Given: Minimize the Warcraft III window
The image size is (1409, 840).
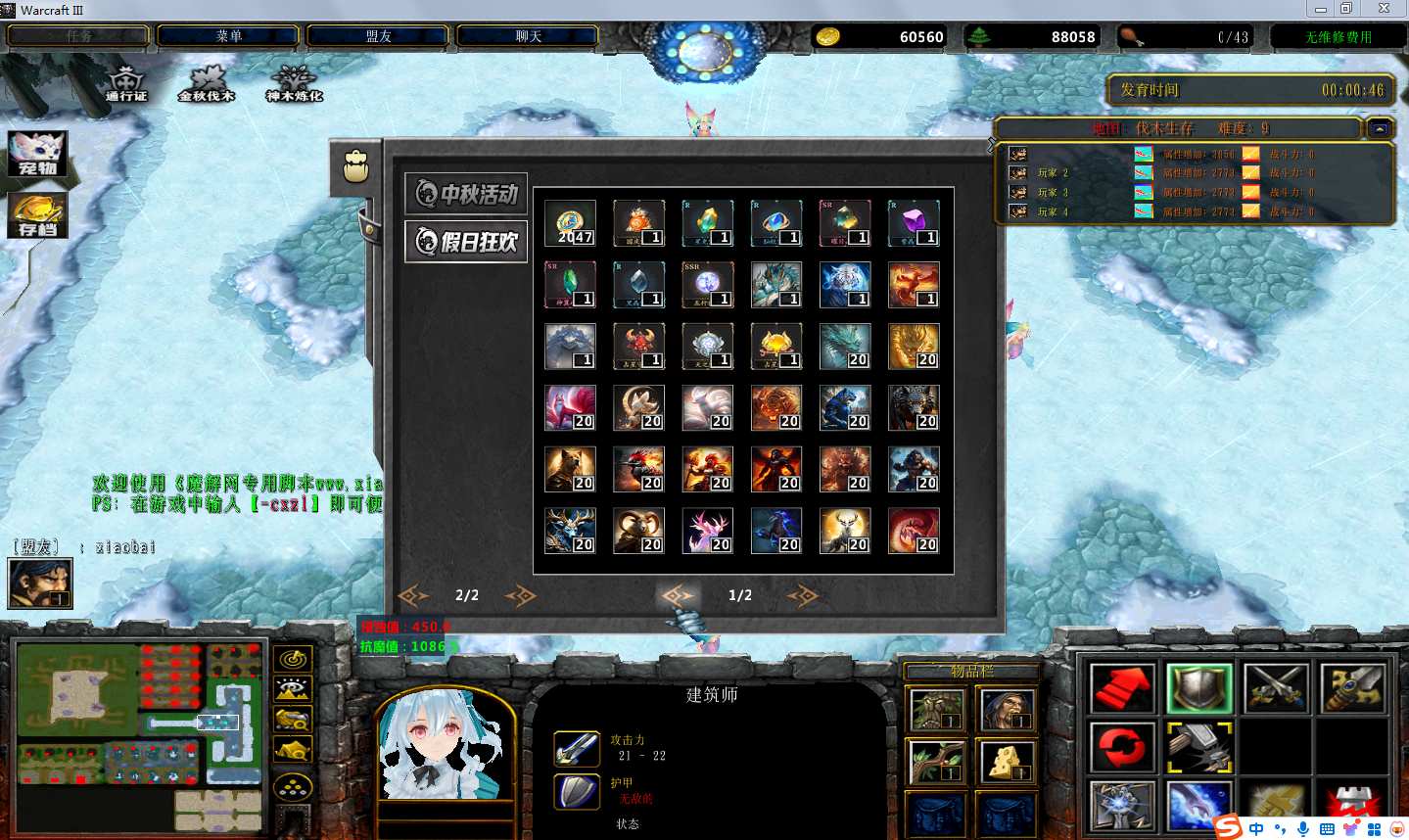Looking at the screenshot, I should pos(1321,9).
